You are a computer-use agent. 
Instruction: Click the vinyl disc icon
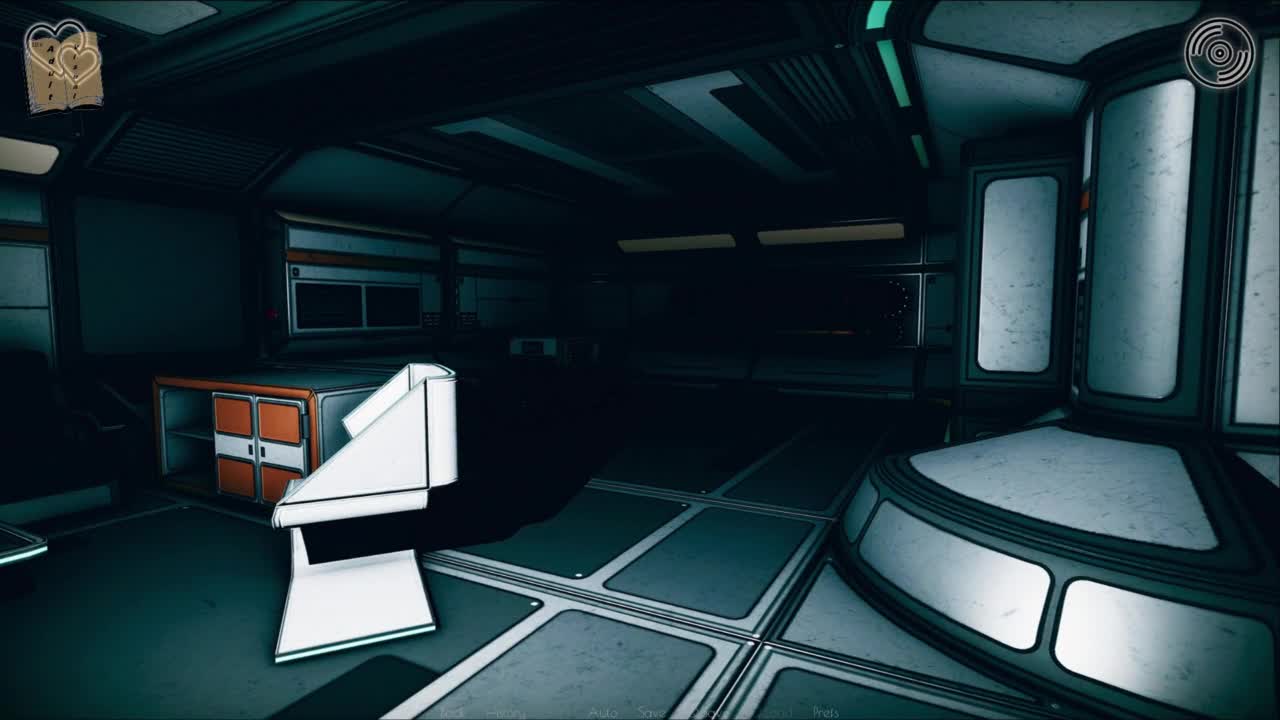pyautogui.click(x=1219, y=52)
